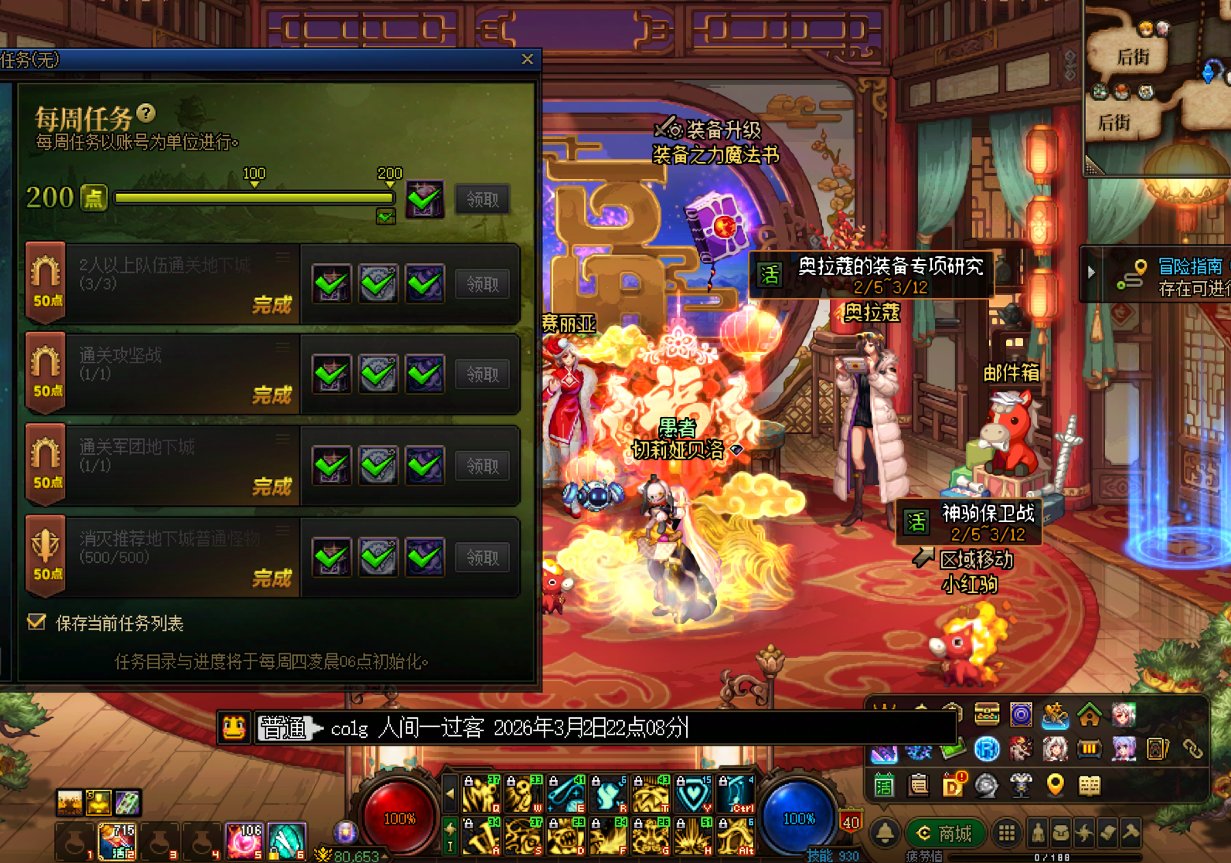Open the treasure chest icon
Screen dimensions: 1231x863
(x=986, y=714)
